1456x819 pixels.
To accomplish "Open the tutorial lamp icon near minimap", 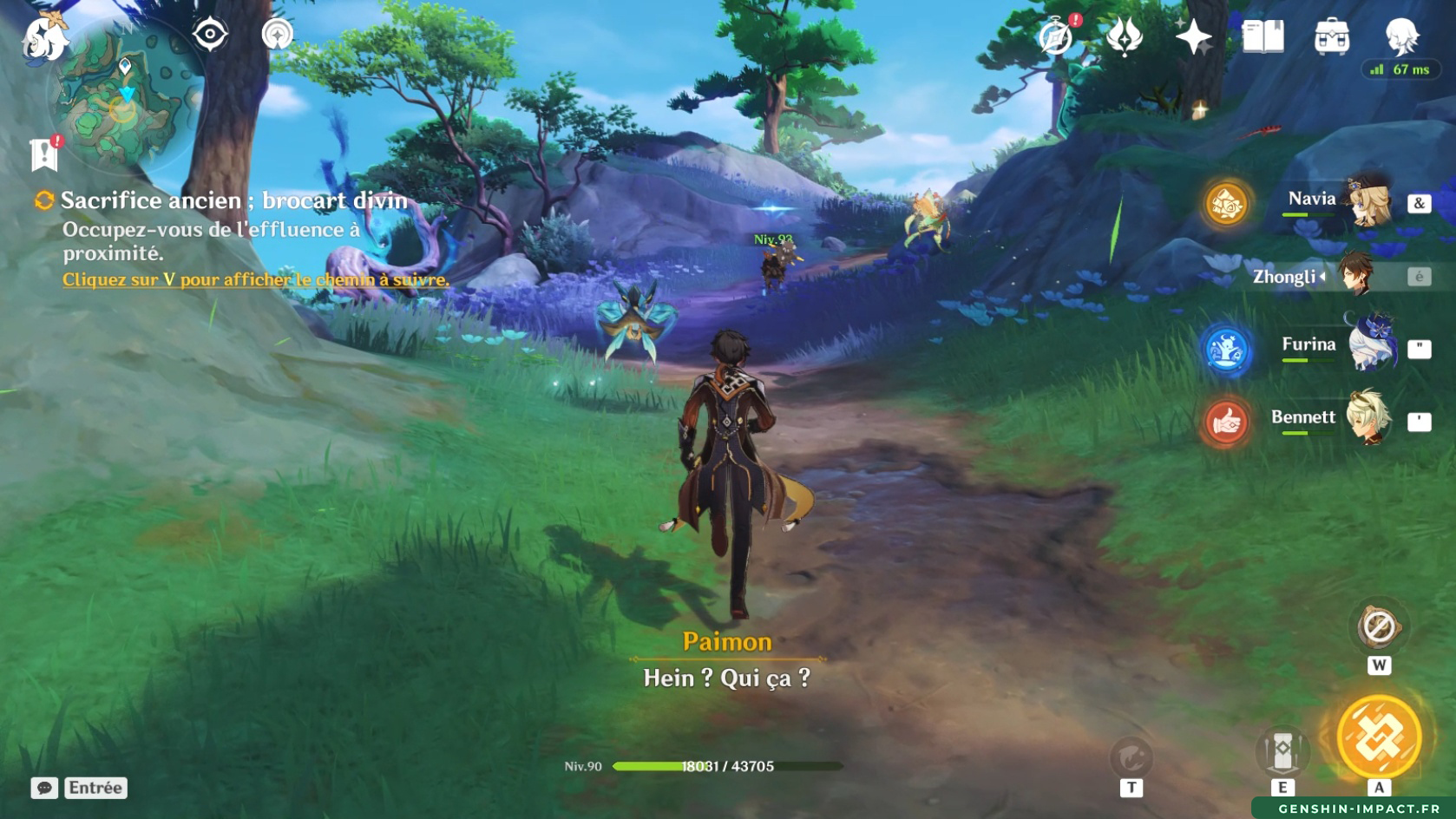I will pos(278,35).
